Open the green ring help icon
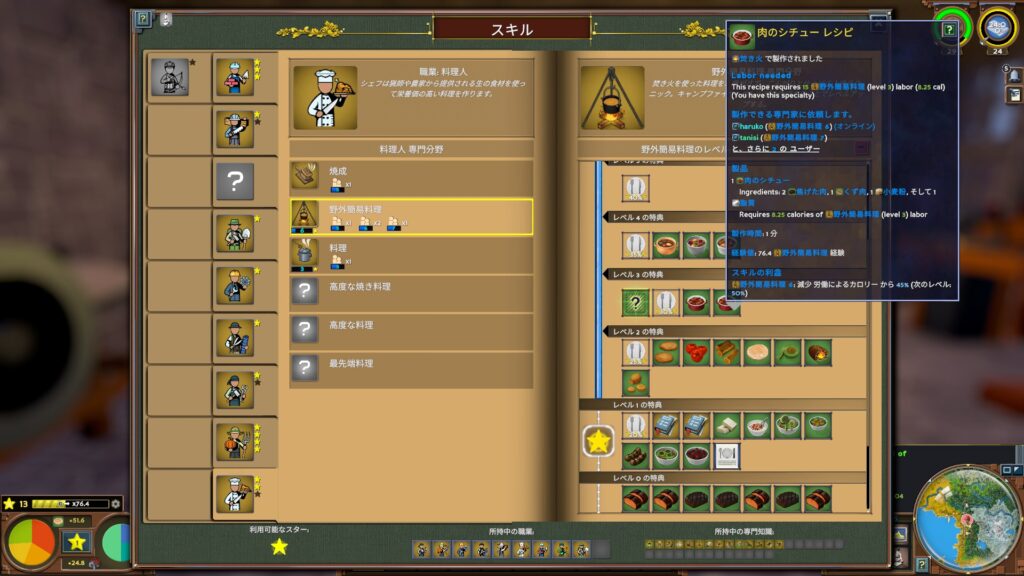Image resolution: width=1024 pixels, height=576 pixels. 948,29
